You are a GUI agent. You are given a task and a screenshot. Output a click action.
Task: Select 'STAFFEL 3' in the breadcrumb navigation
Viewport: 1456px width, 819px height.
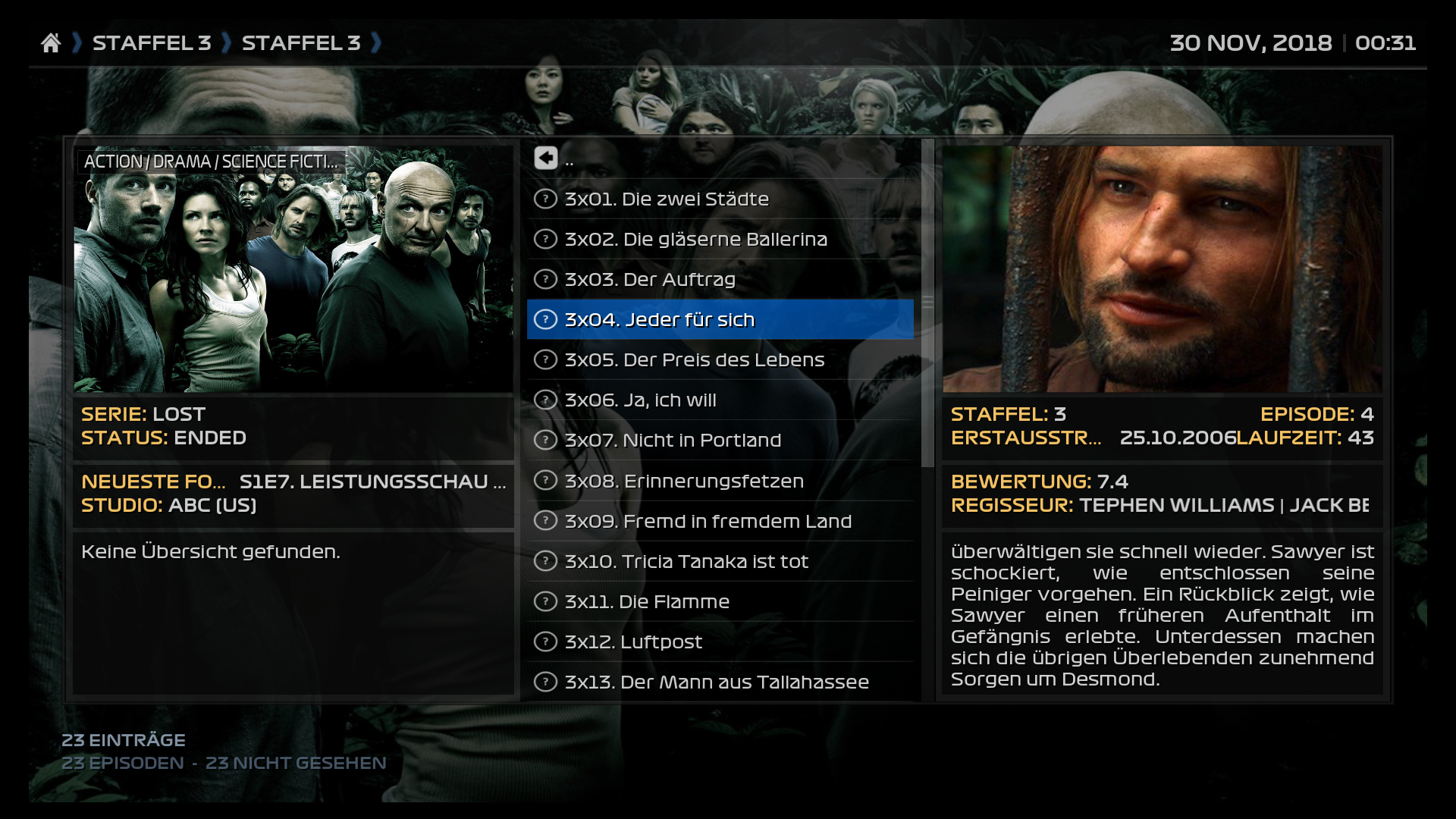[152, 43]
